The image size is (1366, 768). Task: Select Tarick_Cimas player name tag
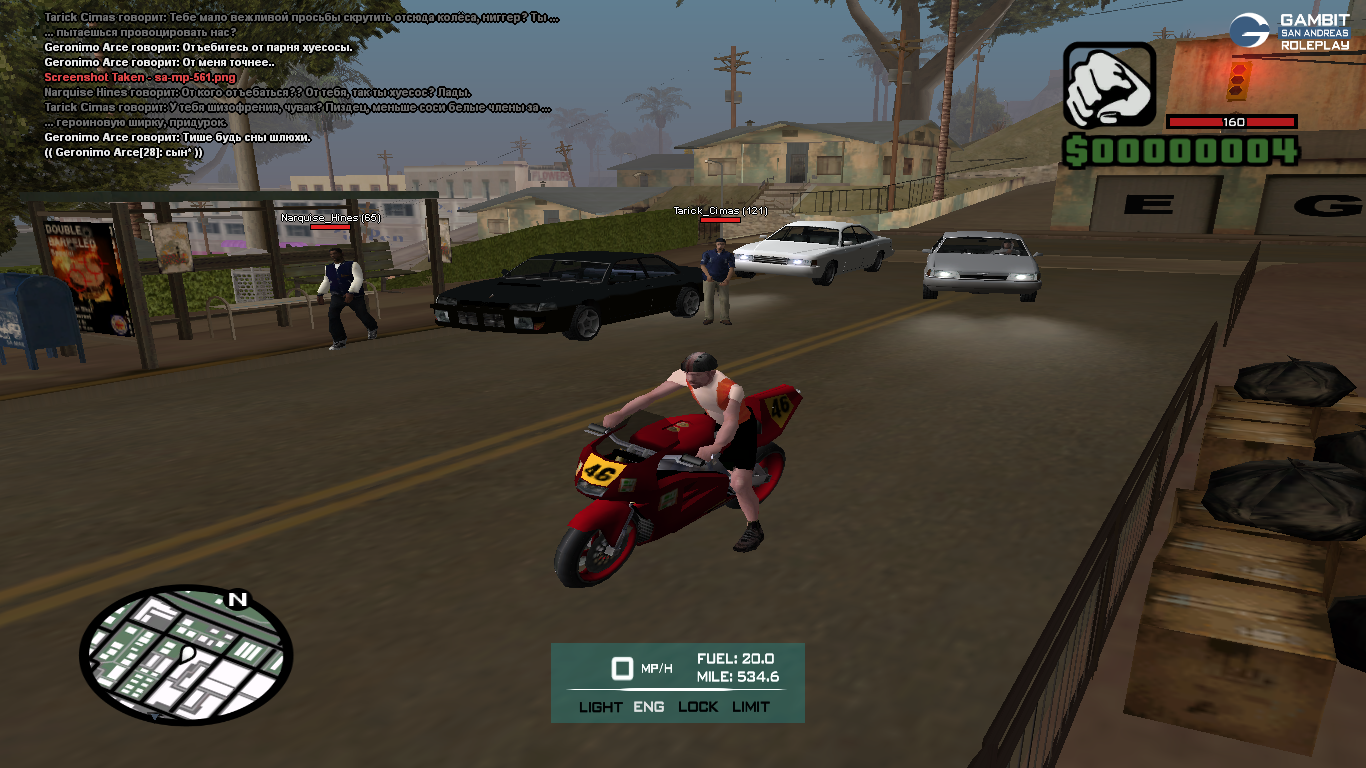pyautogui.click(x=720, y=211)
